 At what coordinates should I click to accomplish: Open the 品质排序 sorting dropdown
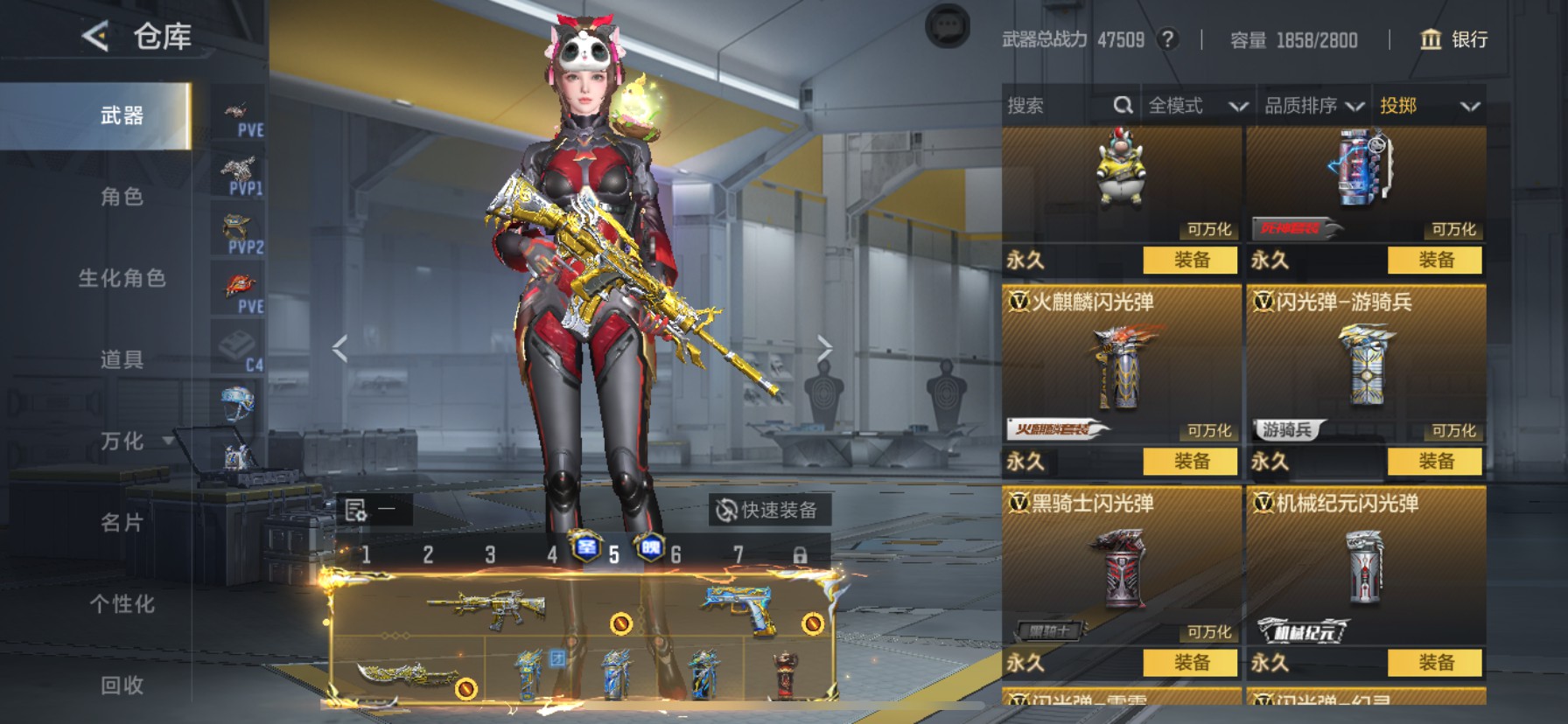[1312, 106]
